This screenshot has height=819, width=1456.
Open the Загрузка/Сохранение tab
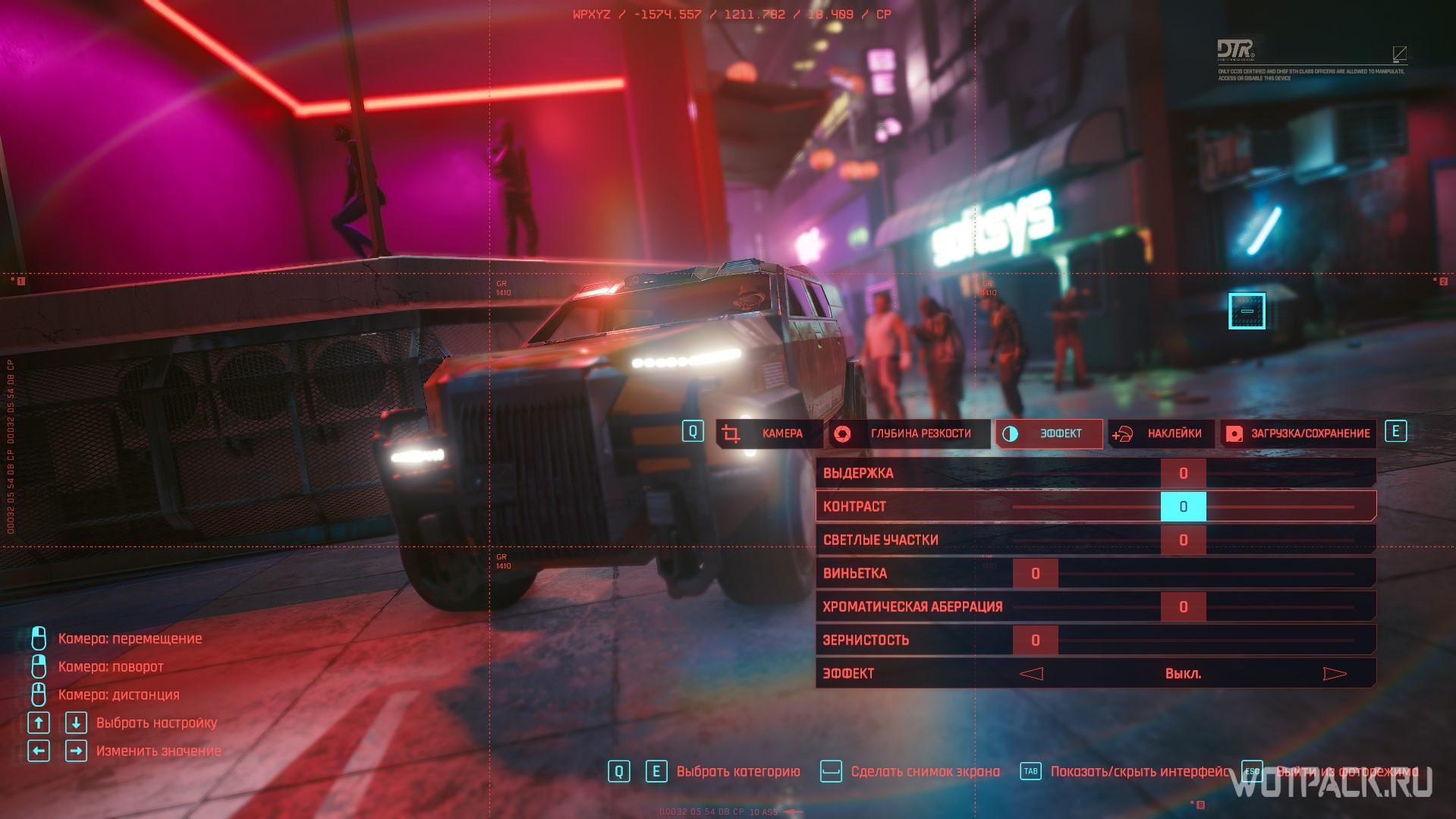(x=1299, y=433)
